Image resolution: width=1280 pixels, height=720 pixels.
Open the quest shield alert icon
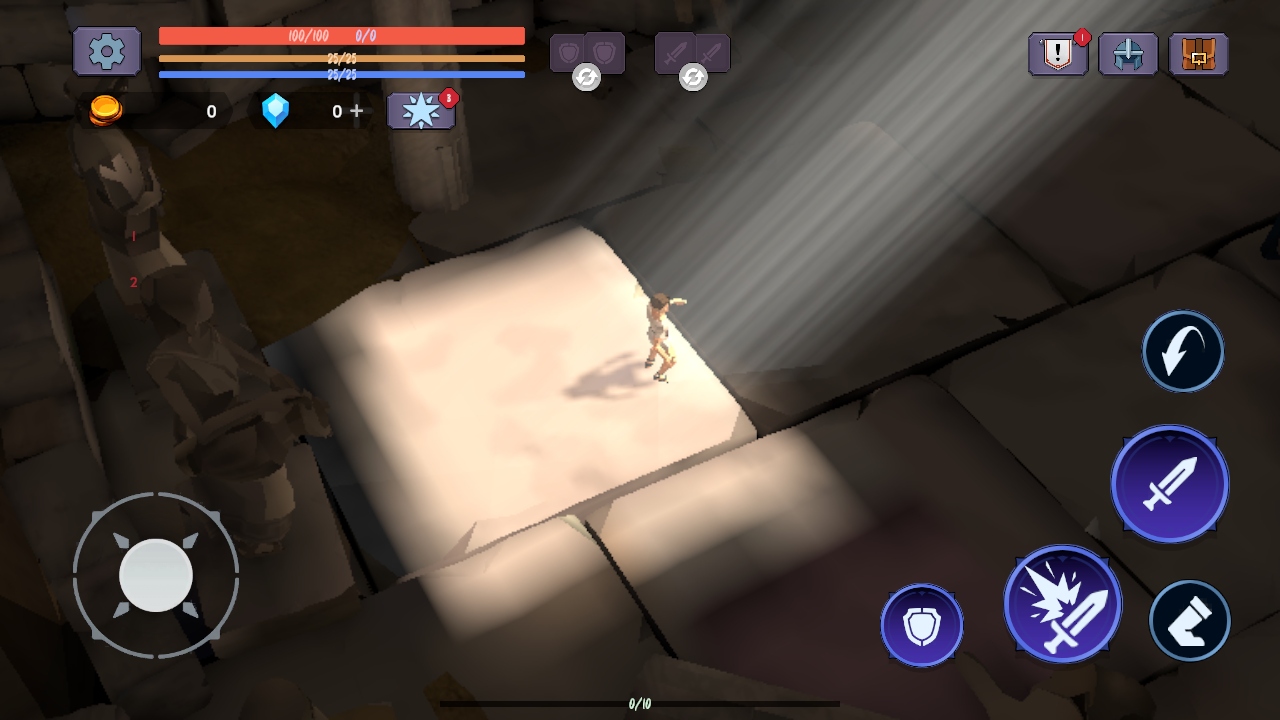(x=1058, y=54)
